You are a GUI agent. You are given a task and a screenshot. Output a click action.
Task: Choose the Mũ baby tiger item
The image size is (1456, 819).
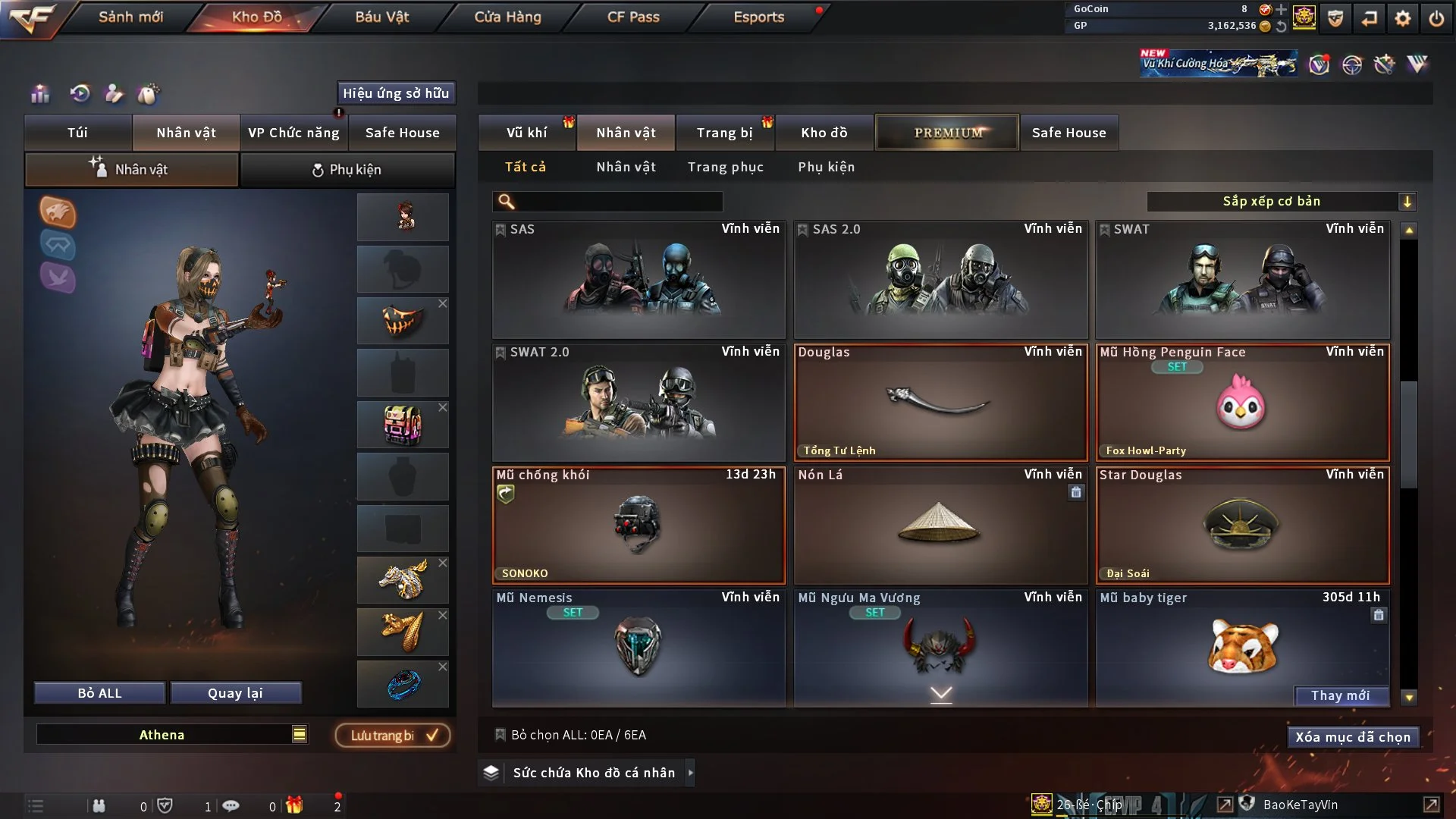tap(1241, 645)
